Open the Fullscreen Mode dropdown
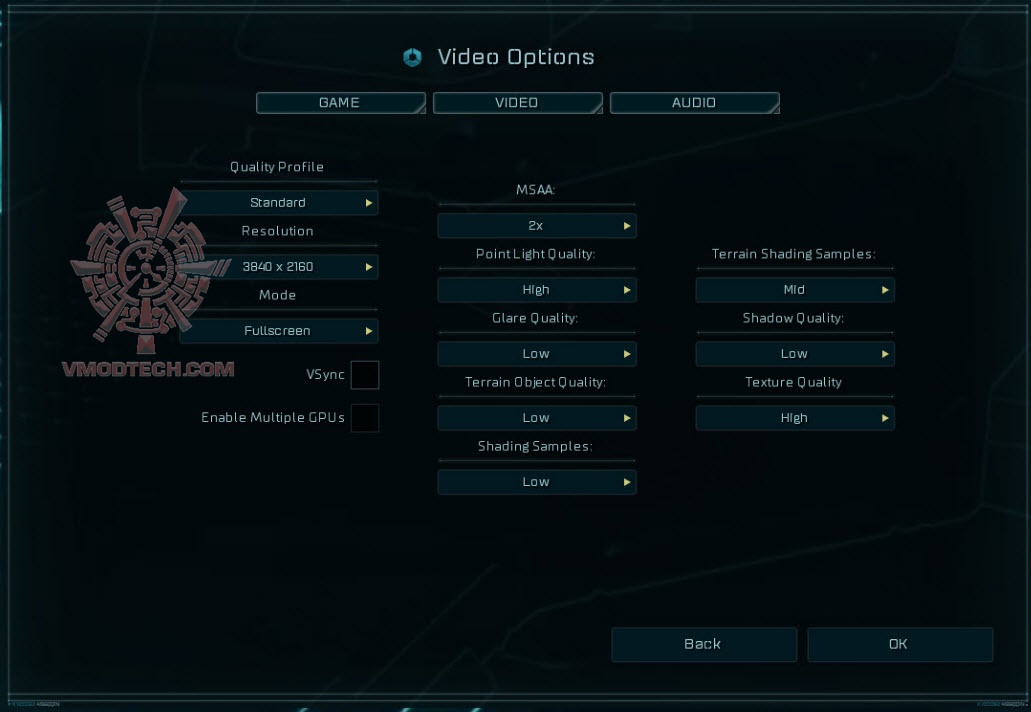Viewport: 1031px width, 712px height. [279, 331]
